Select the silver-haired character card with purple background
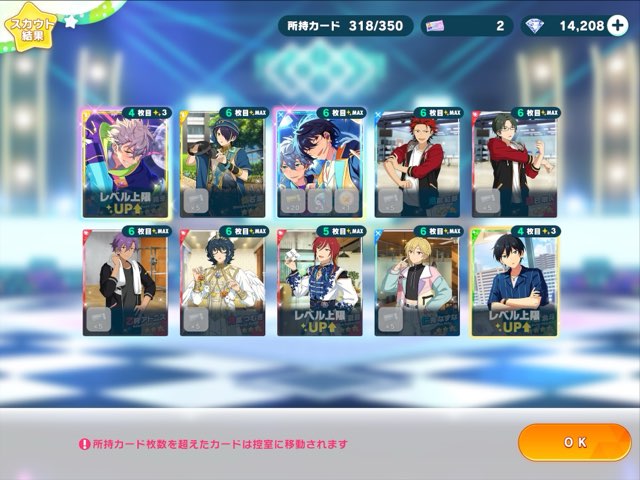Screen dimensions: 640x480 click(125, 163)
